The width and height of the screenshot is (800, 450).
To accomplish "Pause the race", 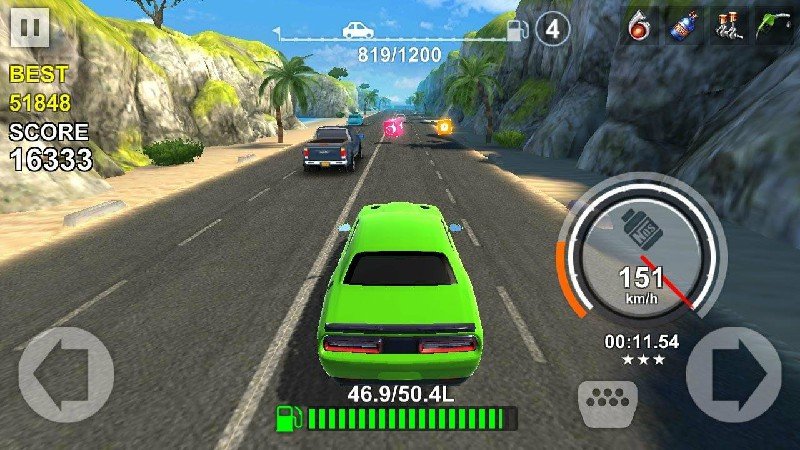I will click(x=30, y=28).
